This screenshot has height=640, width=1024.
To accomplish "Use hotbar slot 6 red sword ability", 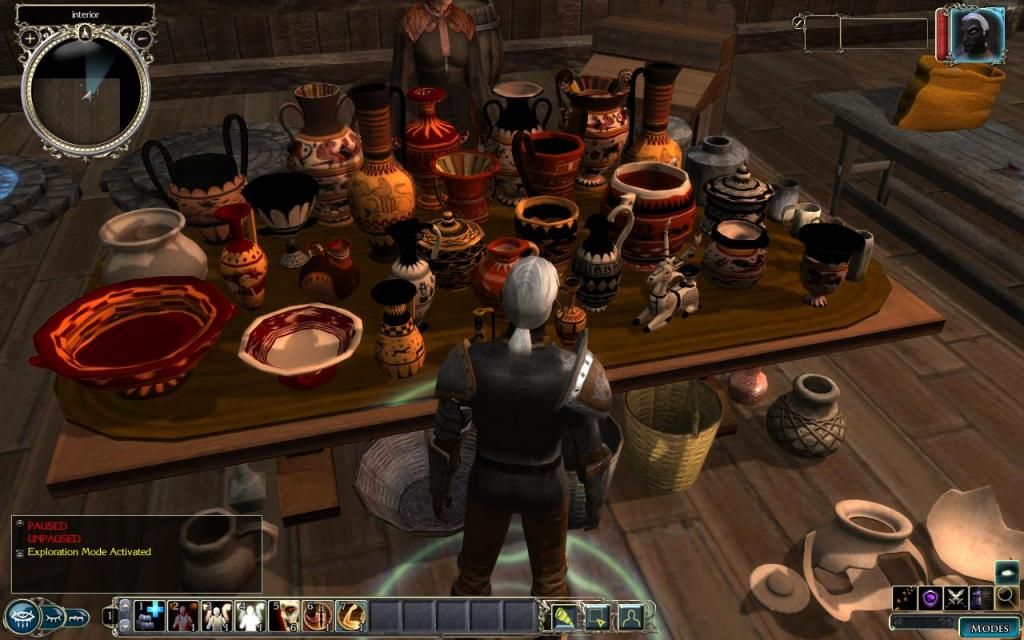I will point(317,615).
